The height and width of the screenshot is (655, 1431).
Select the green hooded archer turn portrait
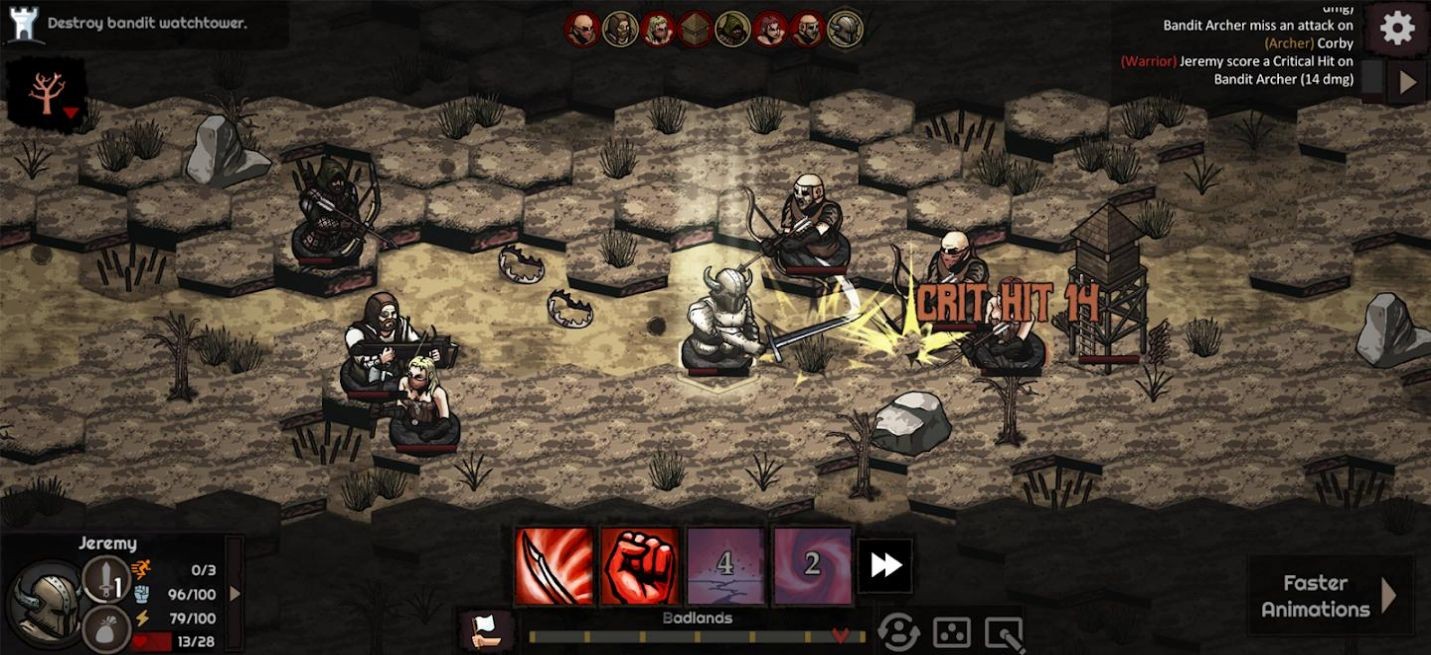click(732, 30)
